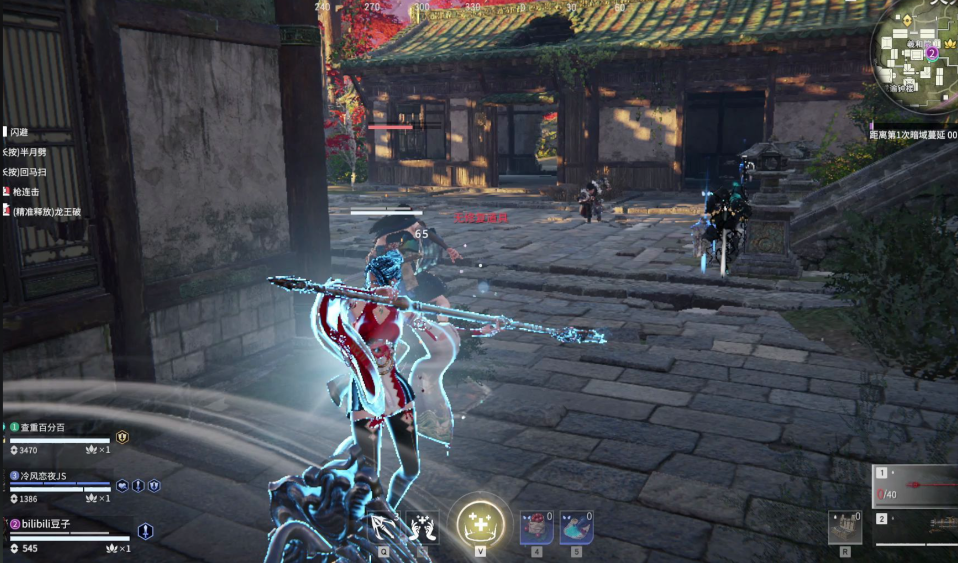958x563 pixels.
Task: Click the purple number 2 minimap marker
Action: [932, 52]
